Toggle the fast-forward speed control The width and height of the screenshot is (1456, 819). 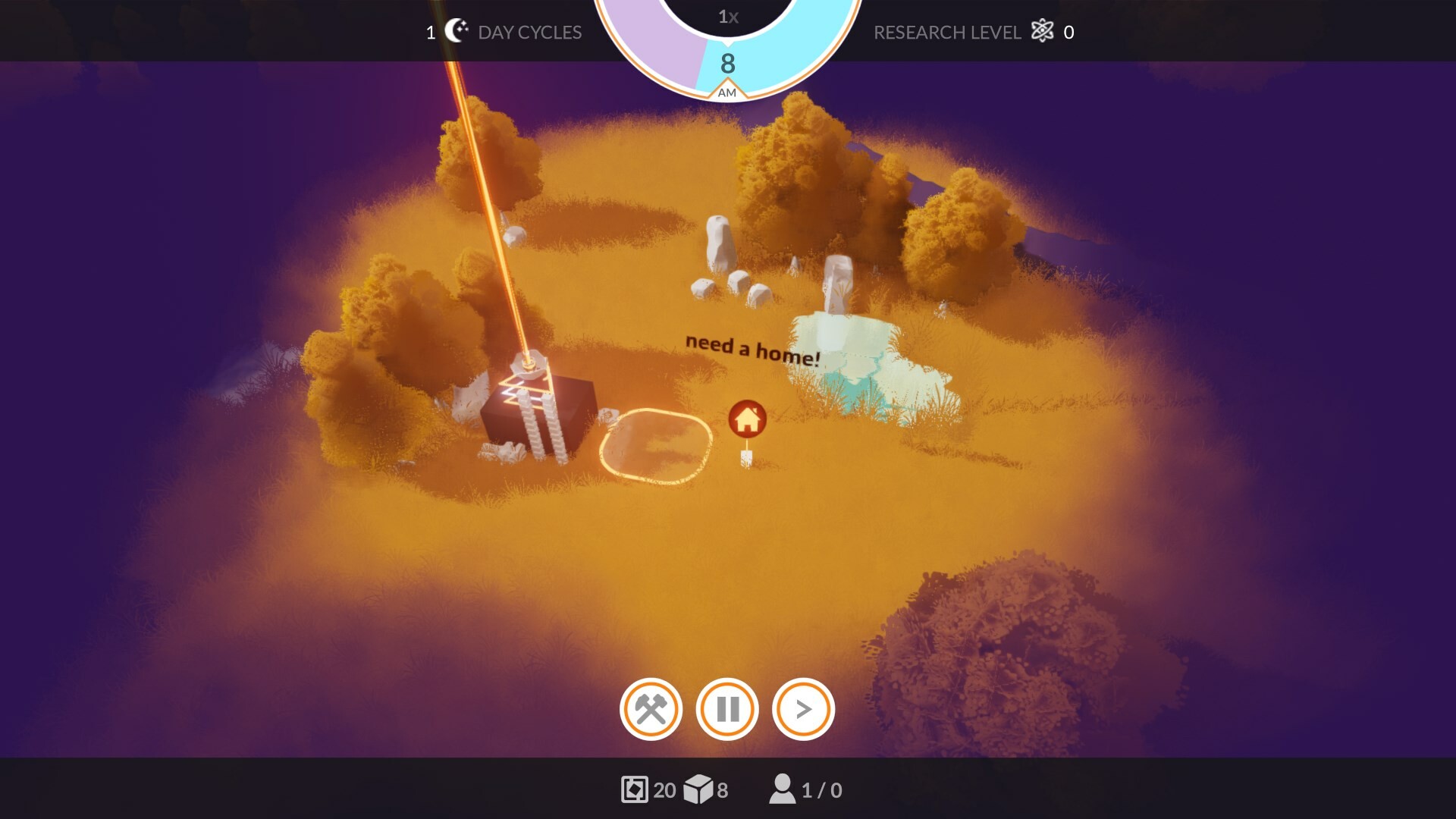click(804, 710)
